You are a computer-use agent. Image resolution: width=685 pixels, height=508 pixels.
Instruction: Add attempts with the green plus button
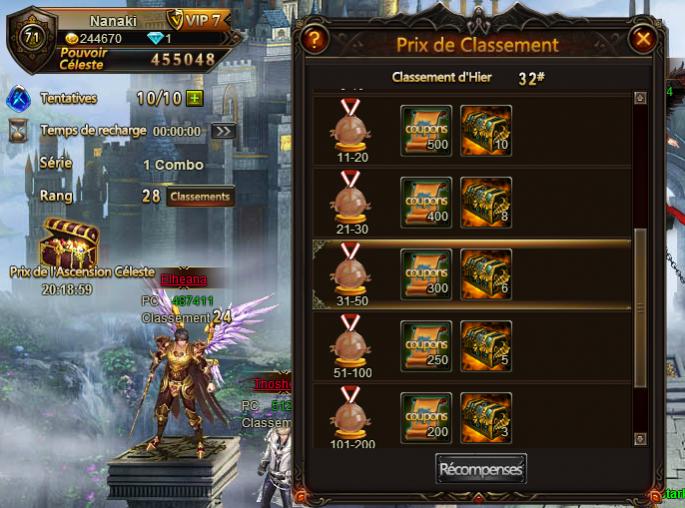[x=194, y=99]
